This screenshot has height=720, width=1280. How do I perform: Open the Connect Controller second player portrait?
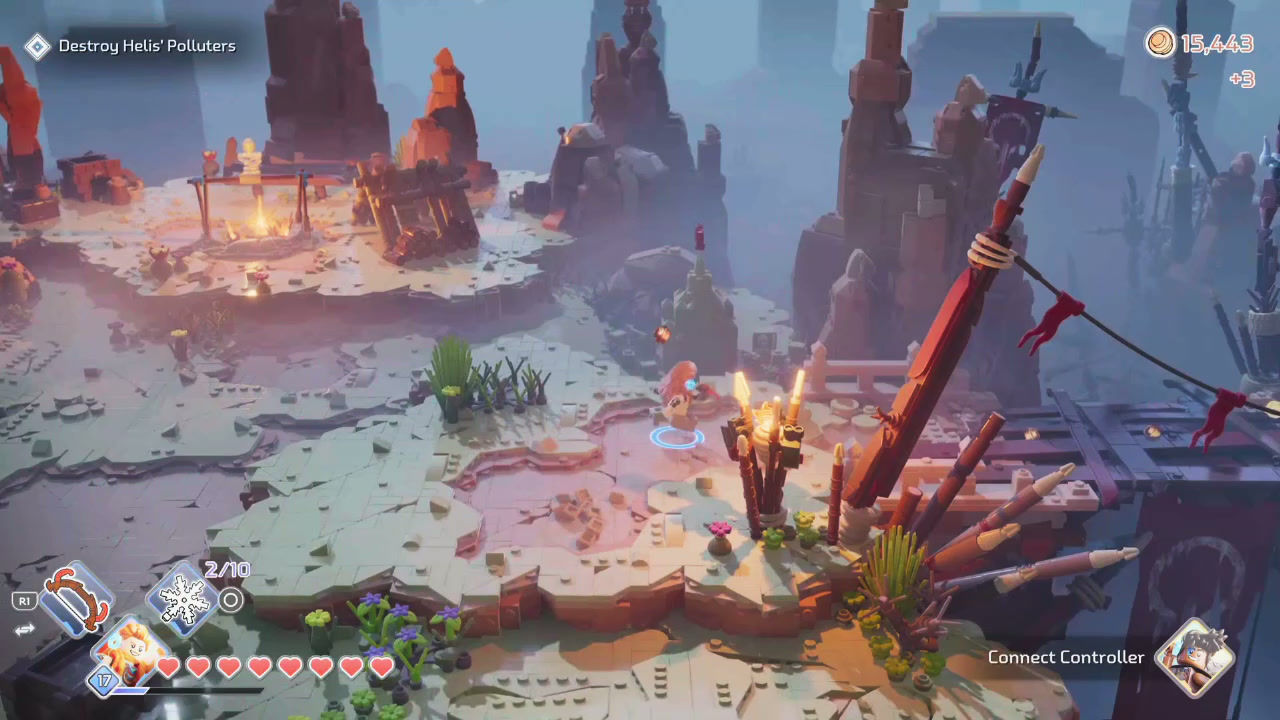pyautogui.click(x=1193, y=658)
